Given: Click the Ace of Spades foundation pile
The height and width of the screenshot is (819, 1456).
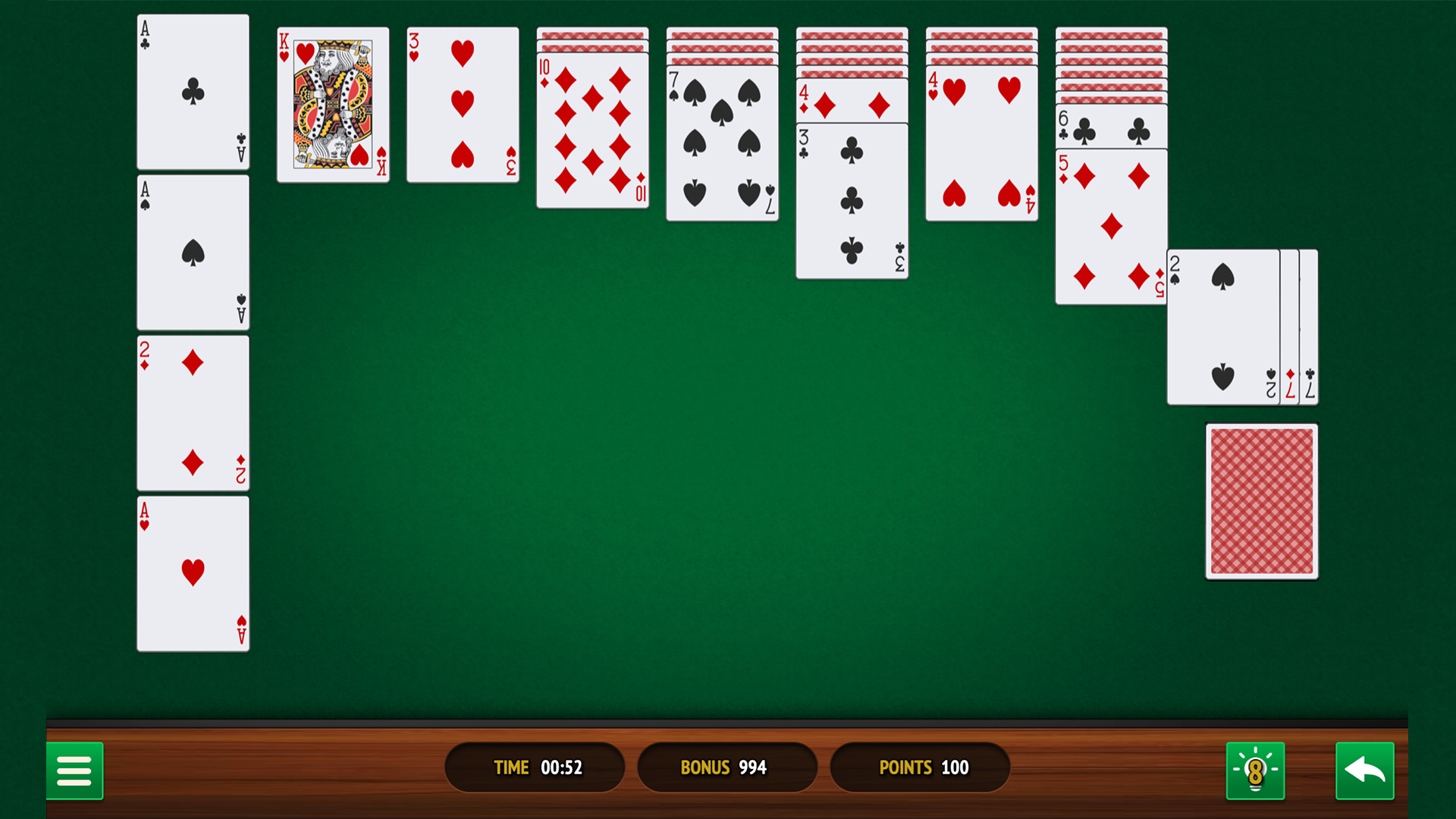Looking at the screenshot, I should tap(193, 253).
